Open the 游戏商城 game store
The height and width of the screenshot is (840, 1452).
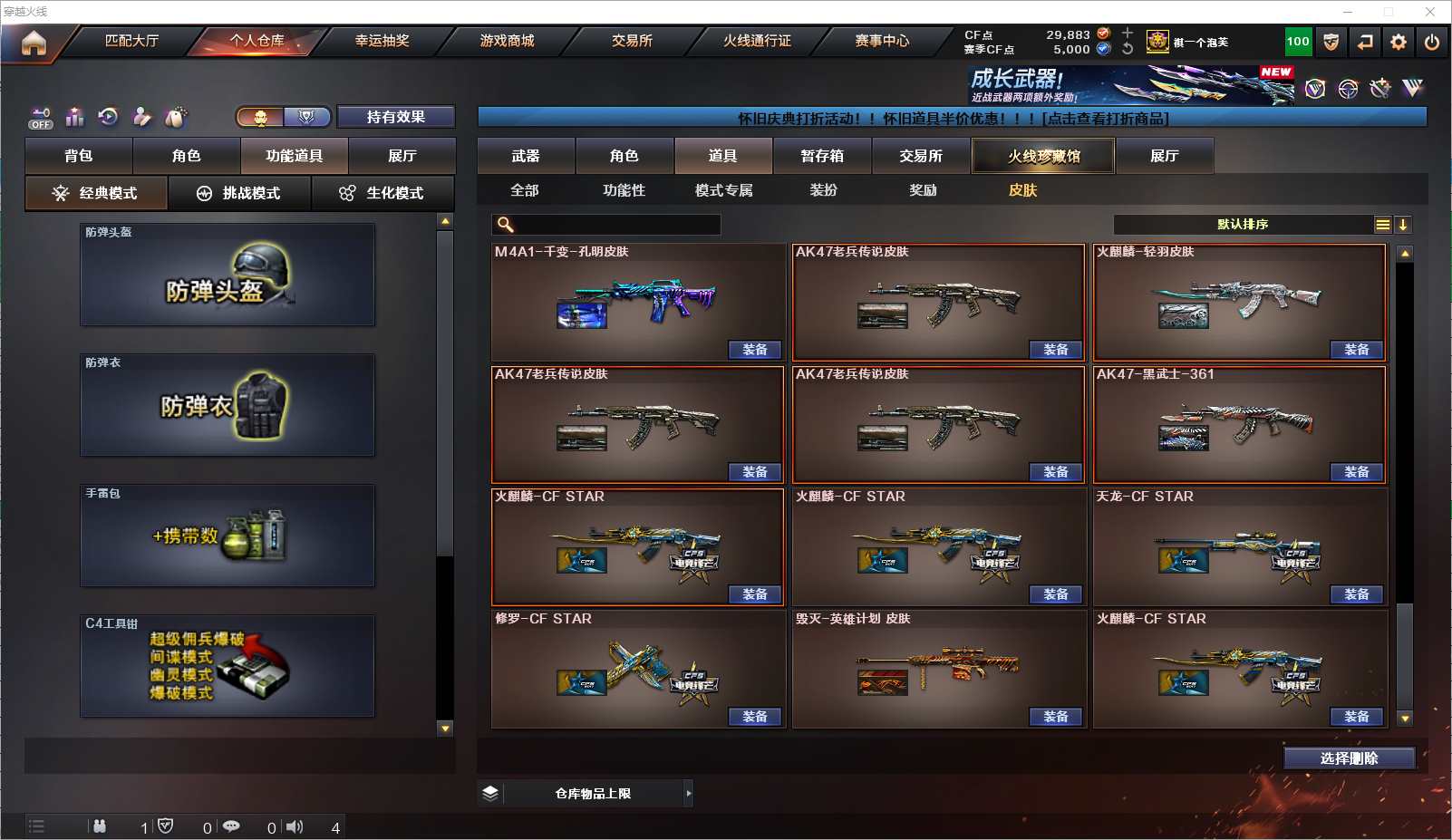coord(507,41)
